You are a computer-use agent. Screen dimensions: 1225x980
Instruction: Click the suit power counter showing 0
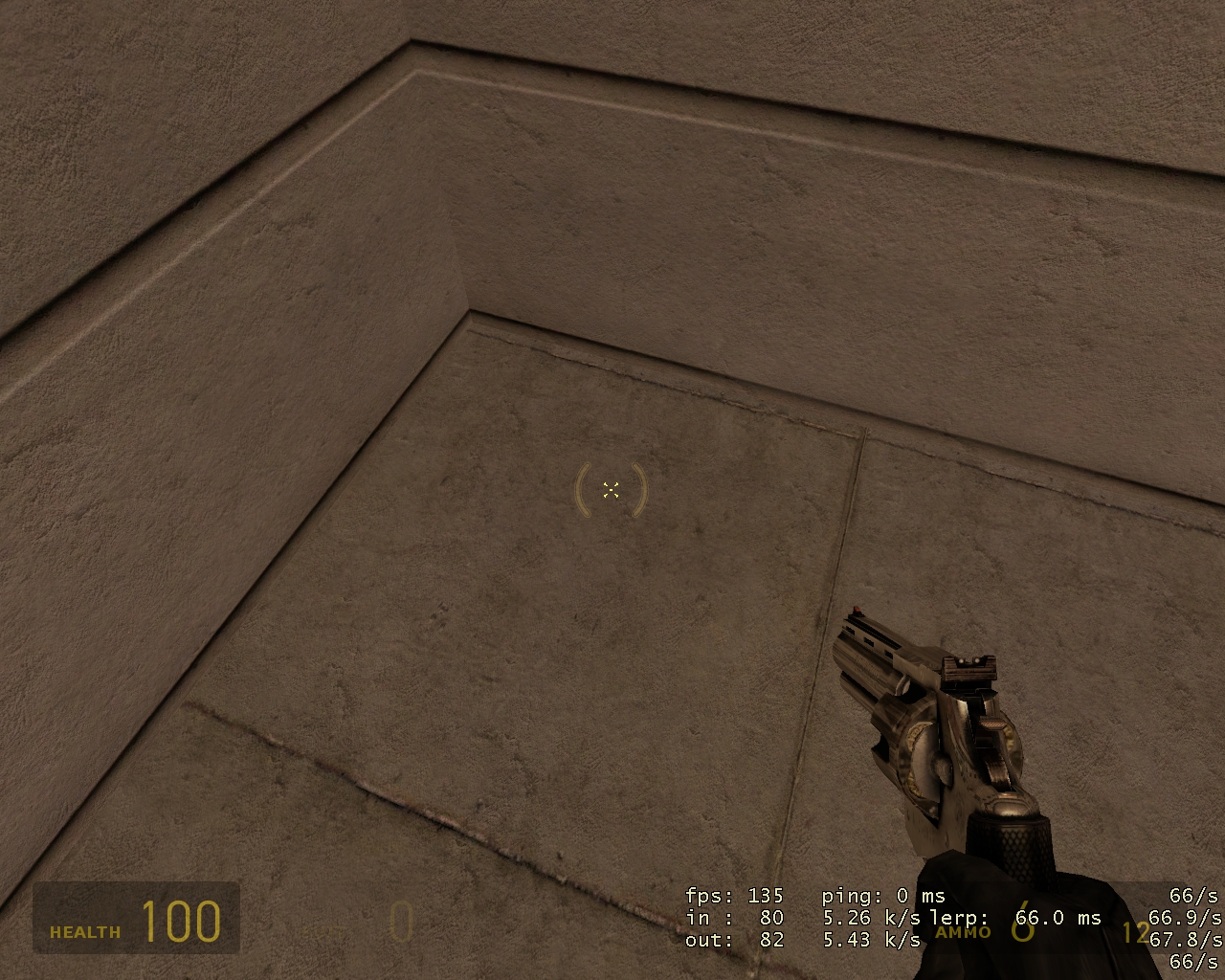tap(400, 924)
